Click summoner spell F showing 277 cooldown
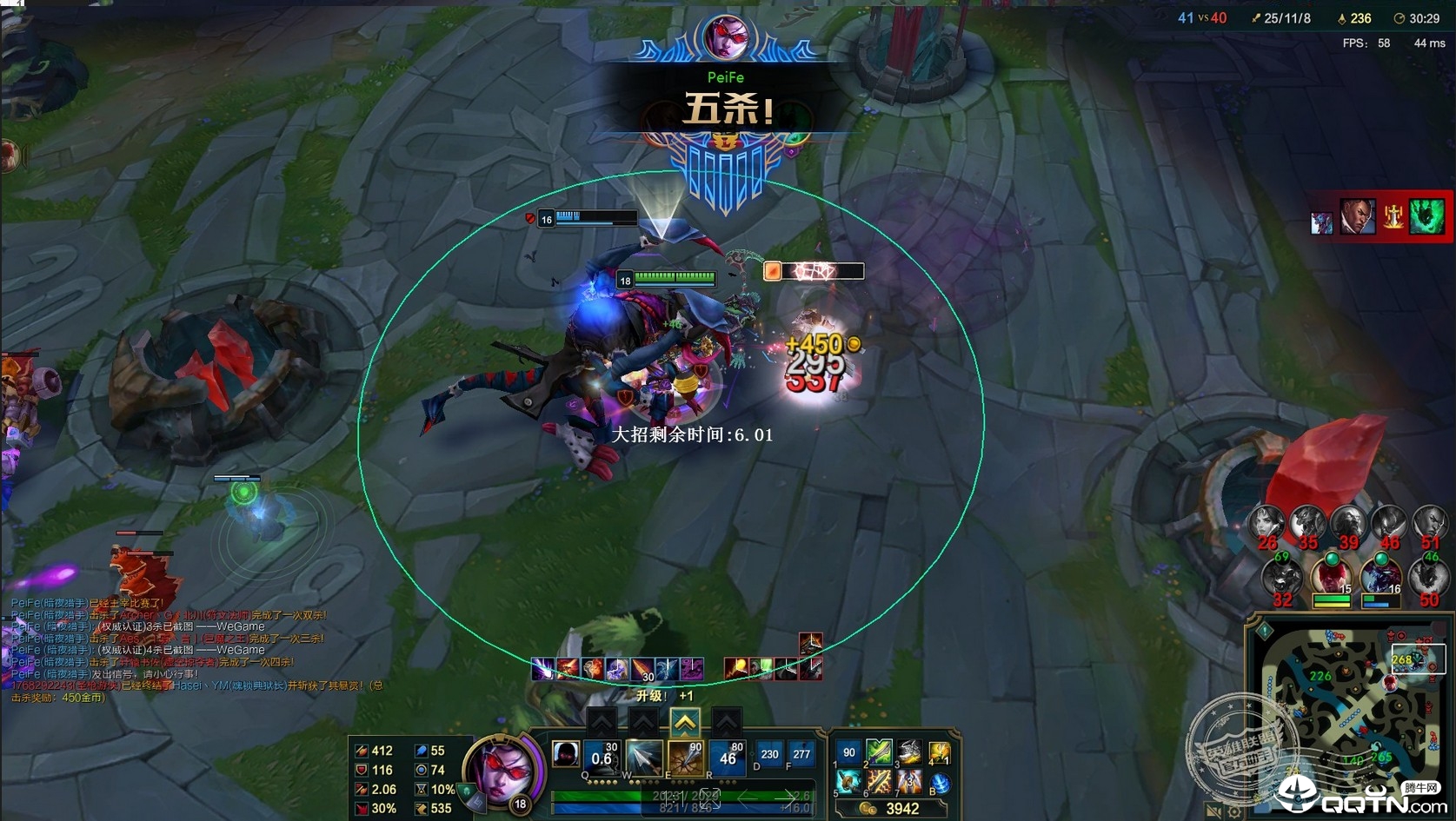Viewport: 1456px width, 821px height. point(801,754)
